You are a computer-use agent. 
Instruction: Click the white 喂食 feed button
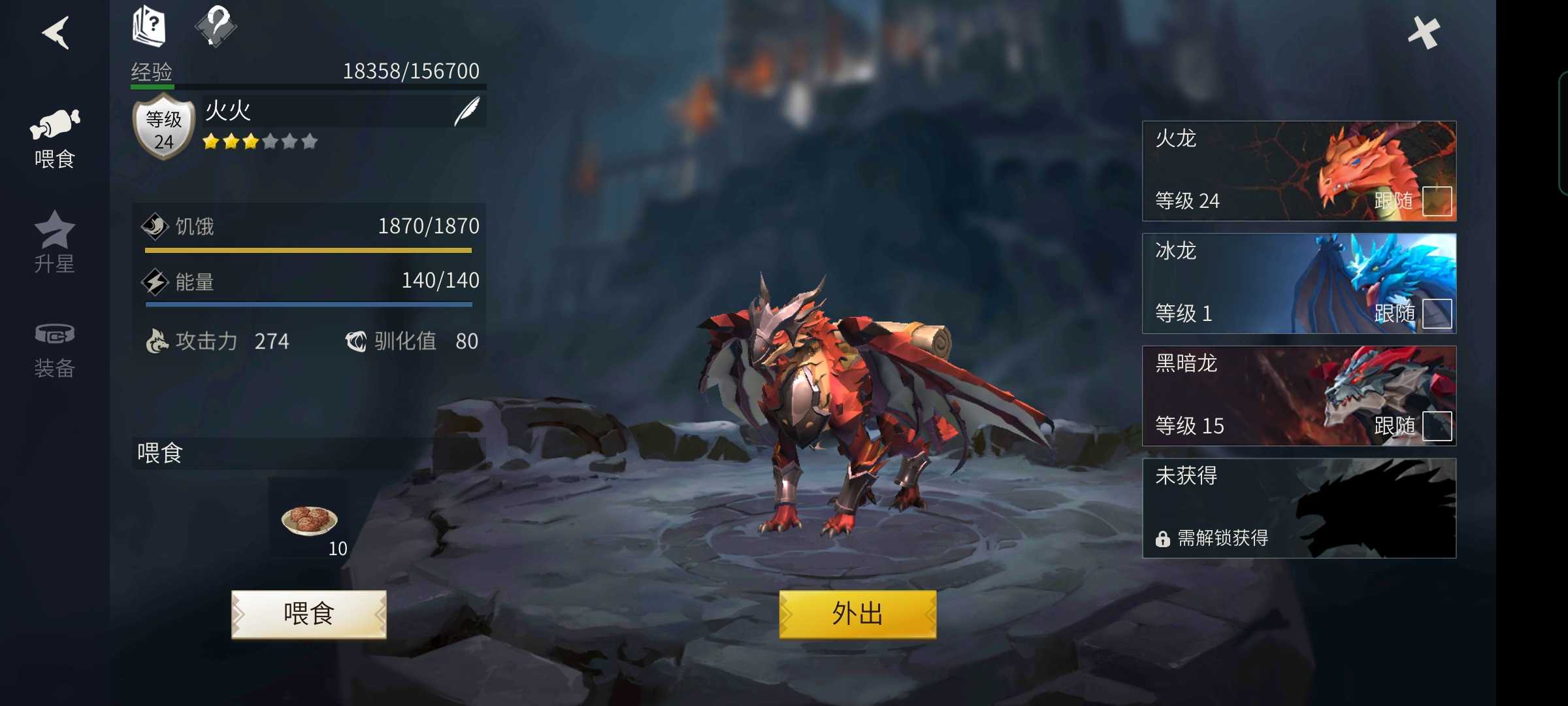click(309, 614)
